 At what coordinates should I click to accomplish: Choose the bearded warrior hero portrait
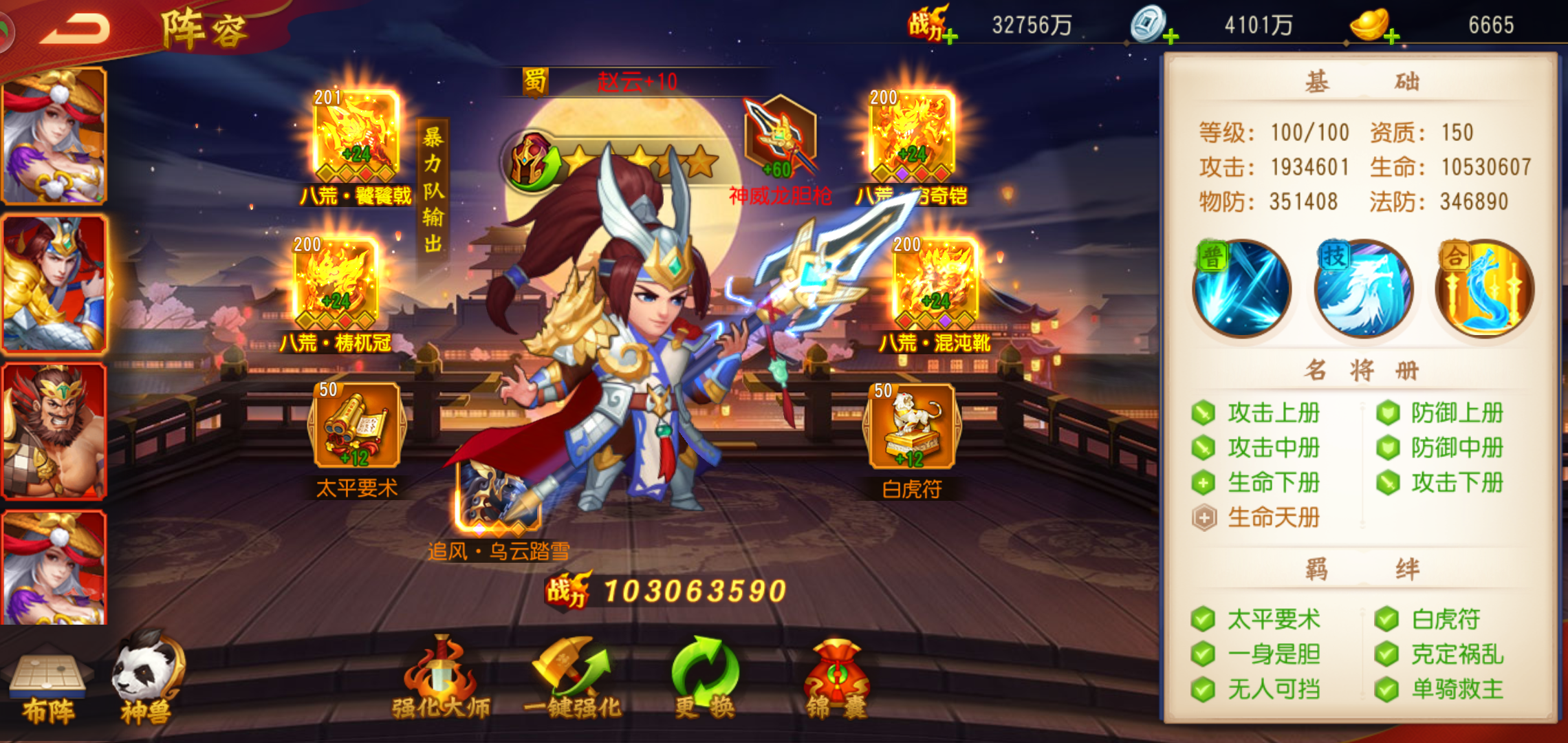54,431
